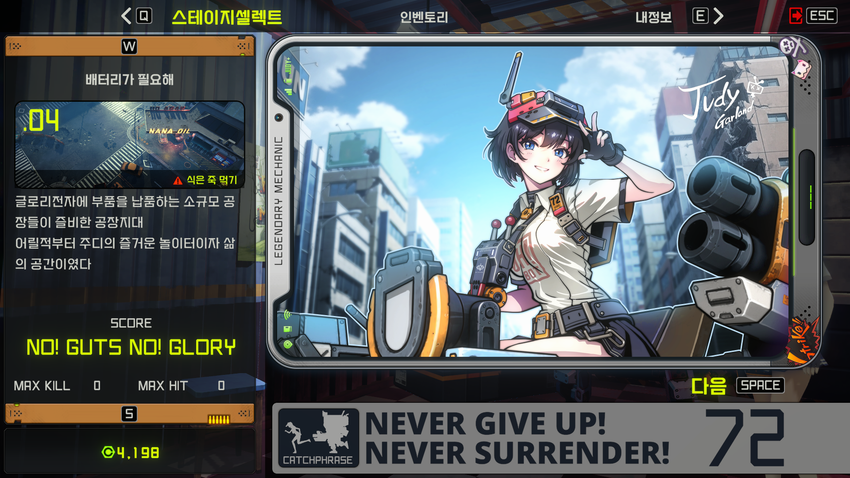Click the left arrow beside the tabs
Screen dimensions: 850x478
pos(126,16)
